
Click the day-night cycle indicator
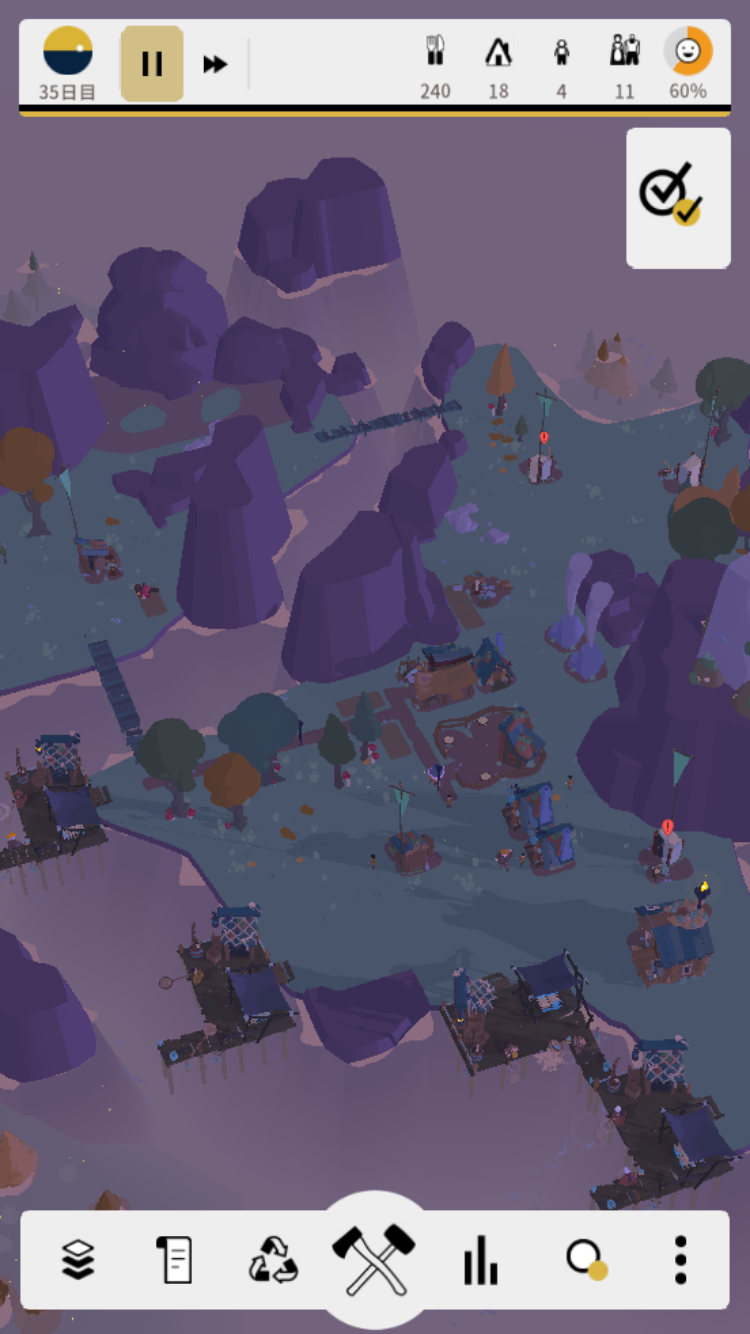(68, 52)
